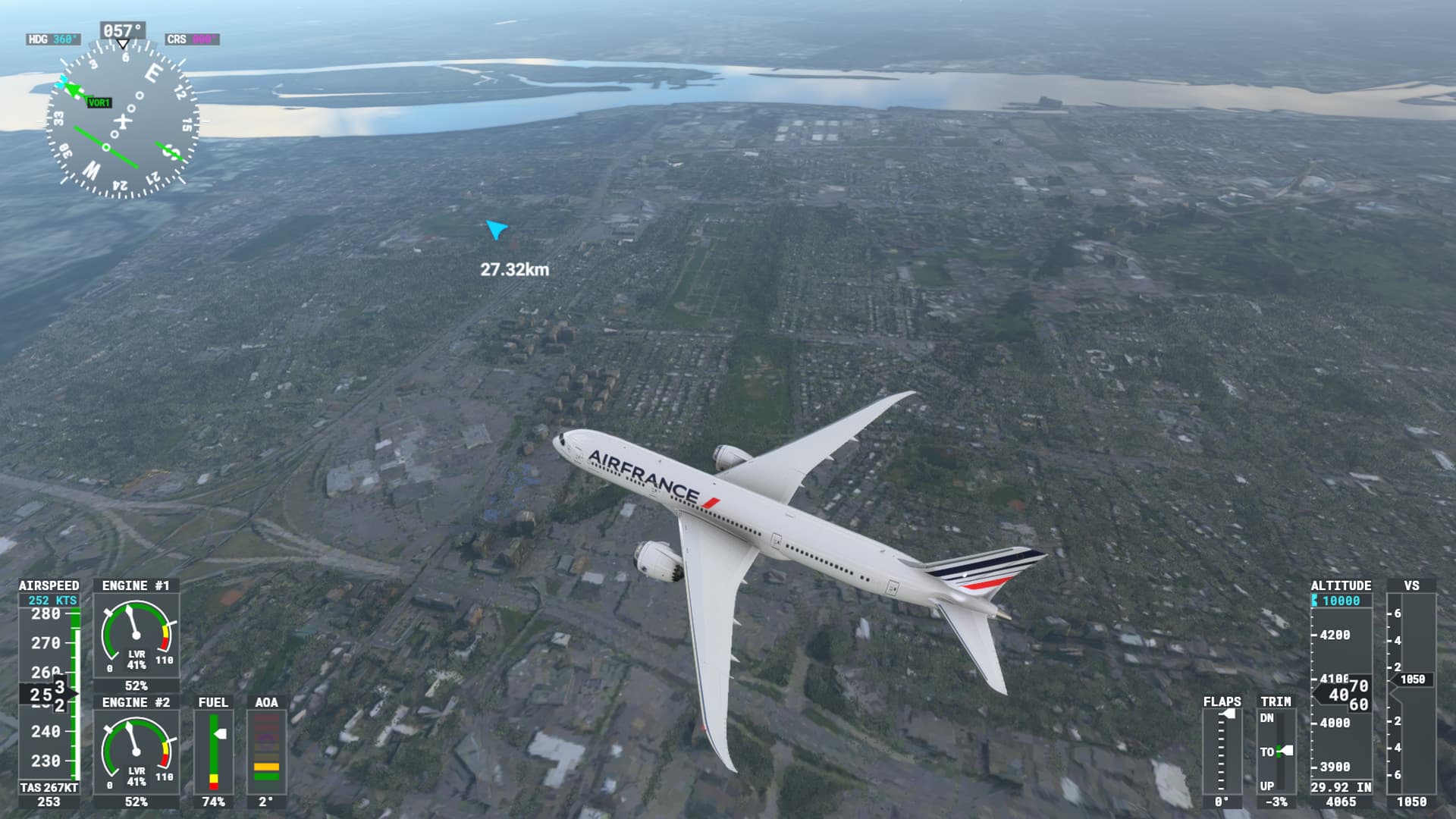This screenshot has height=819, width=1456.
Task: Click the HDG heading bug label
Action: [x=53, y=39]
